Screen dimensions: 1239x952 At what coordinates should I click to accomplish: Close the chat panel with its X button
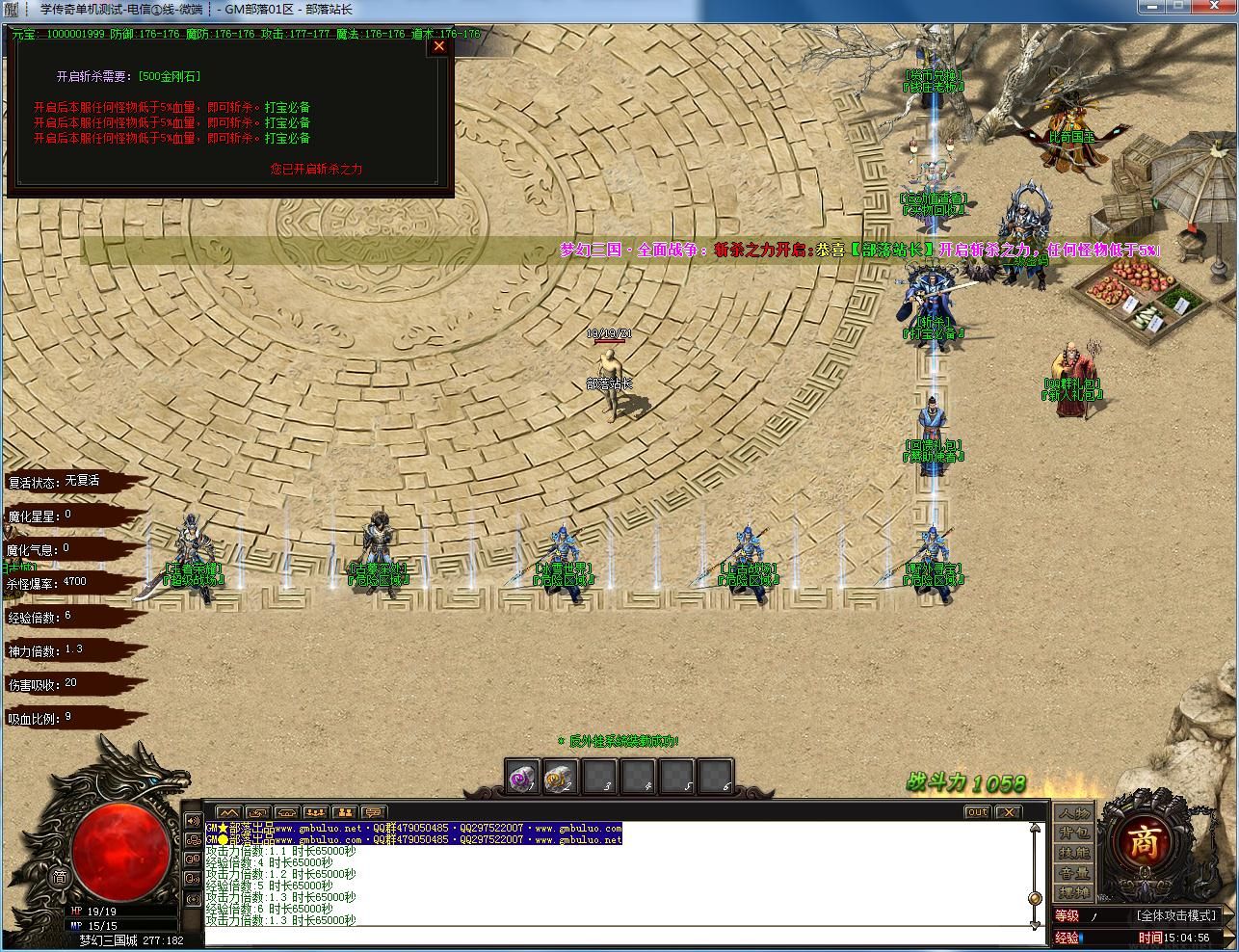(1008, 812)
